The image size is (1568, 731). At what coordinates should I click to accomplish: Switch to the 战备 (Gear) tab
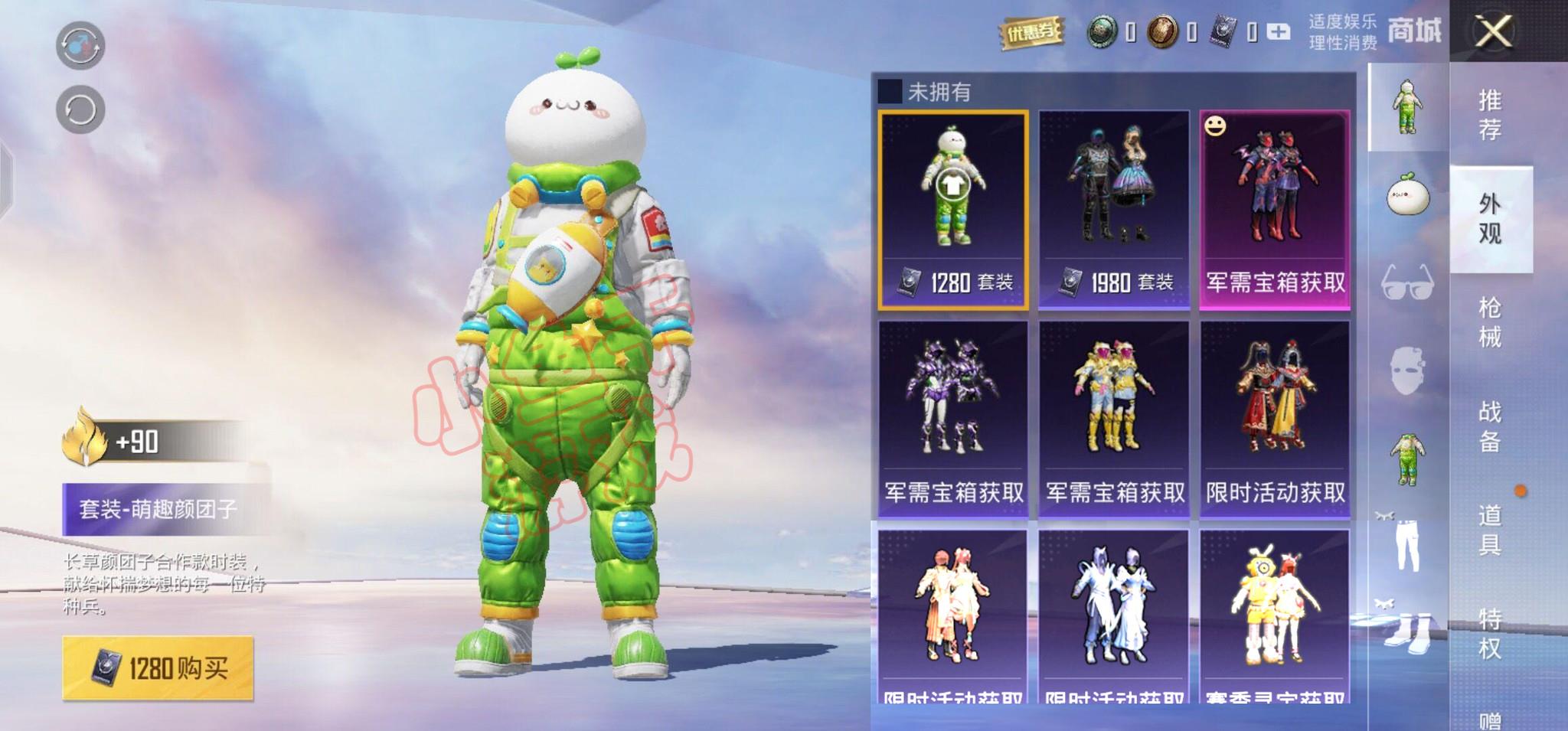[1489, 426]
